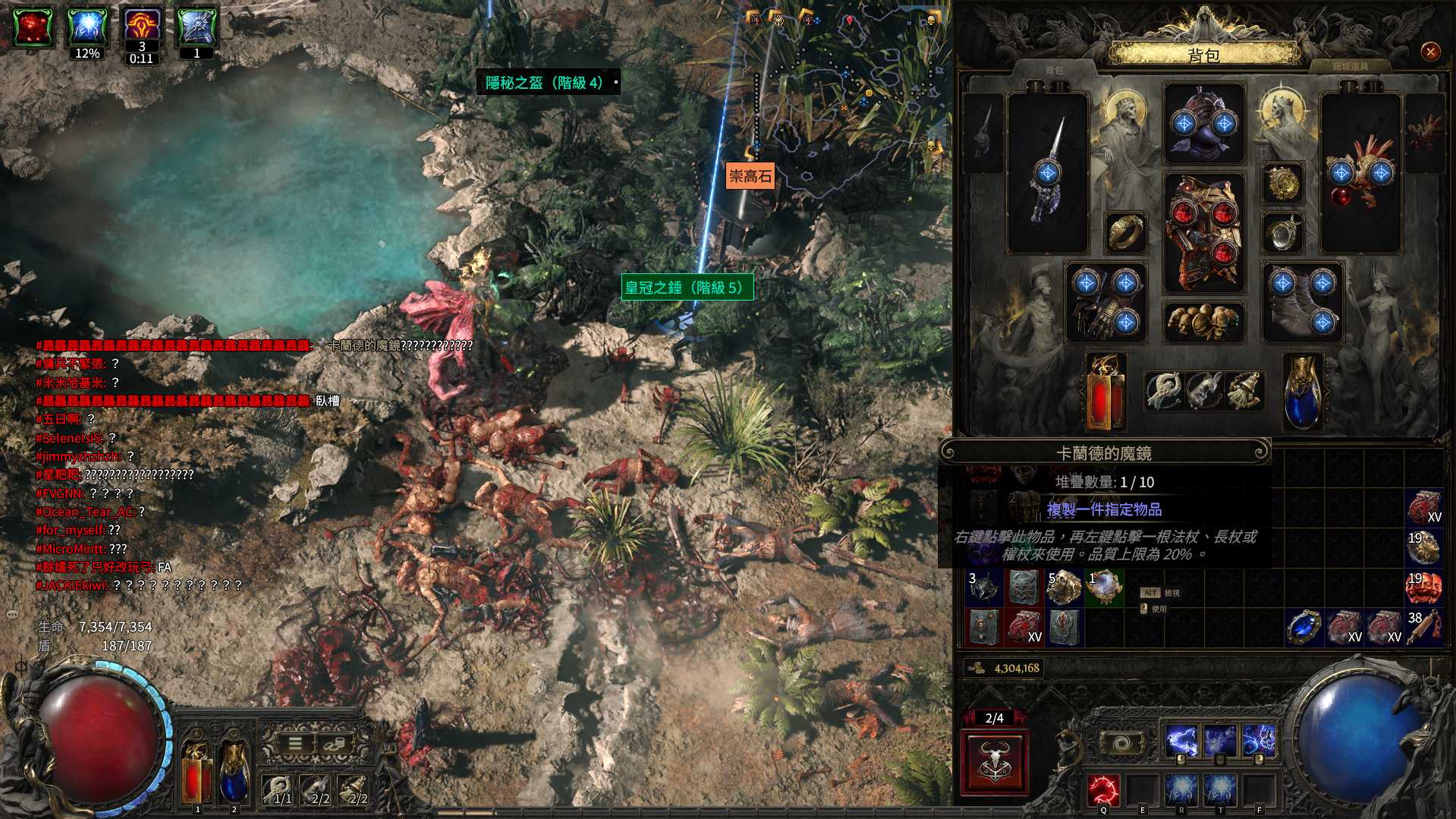
Task: Select the equipped helmet slot
Action: click(x=1204, y=124)
